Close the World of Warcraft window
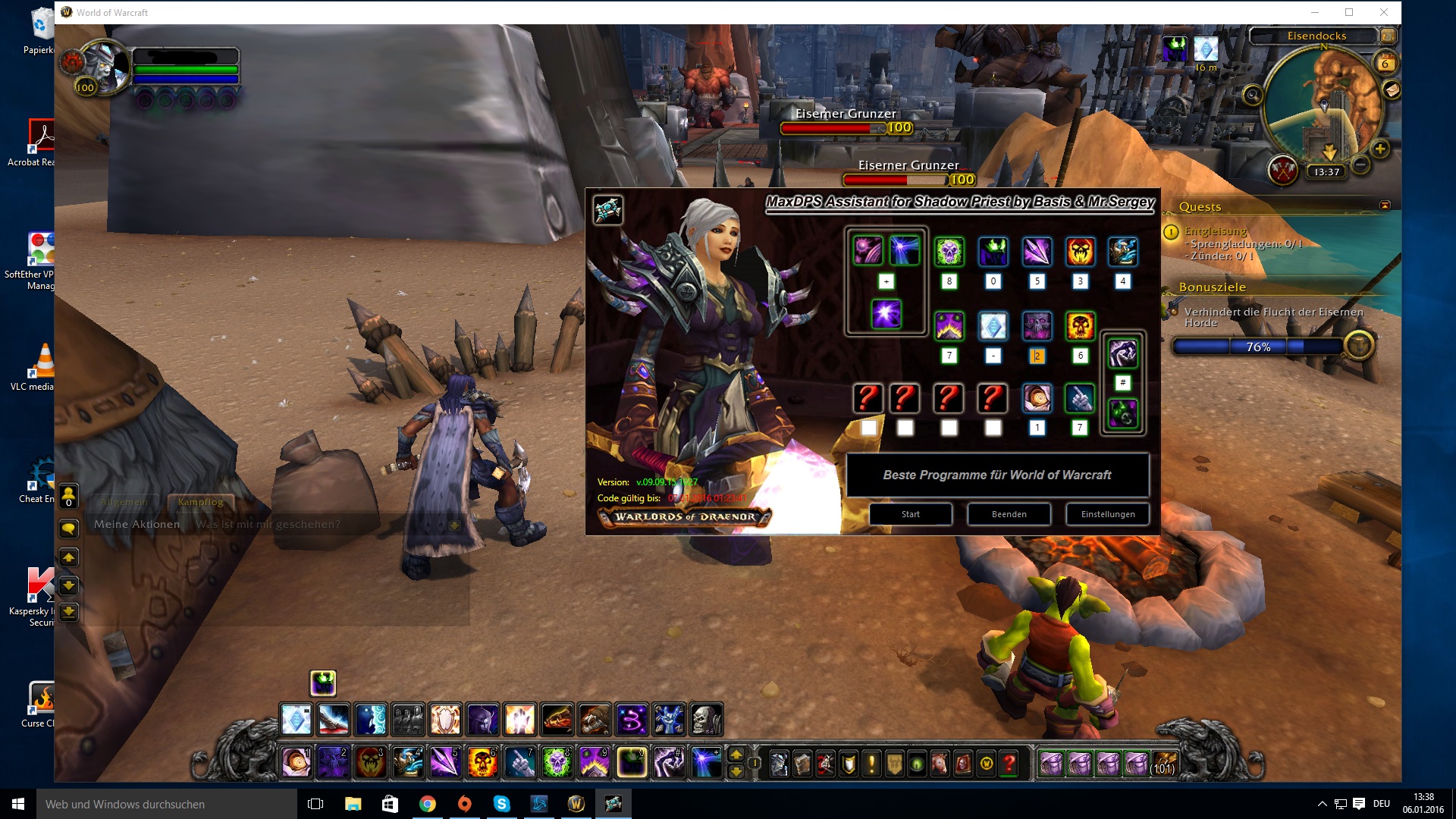Screen dimensions: 1456x819 click(1383, 12)
